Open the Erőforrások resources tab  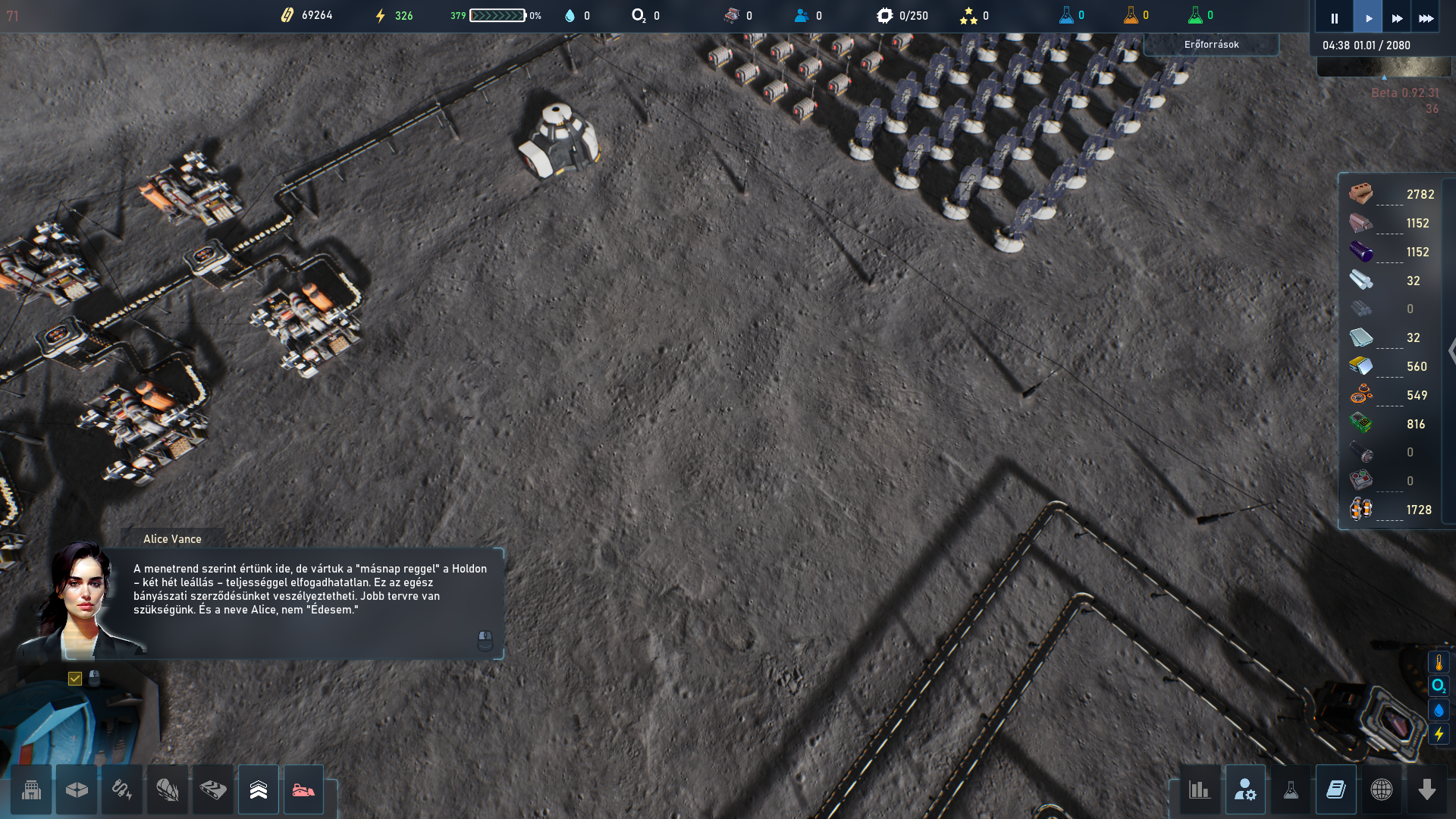click(x=1211, y=45)
